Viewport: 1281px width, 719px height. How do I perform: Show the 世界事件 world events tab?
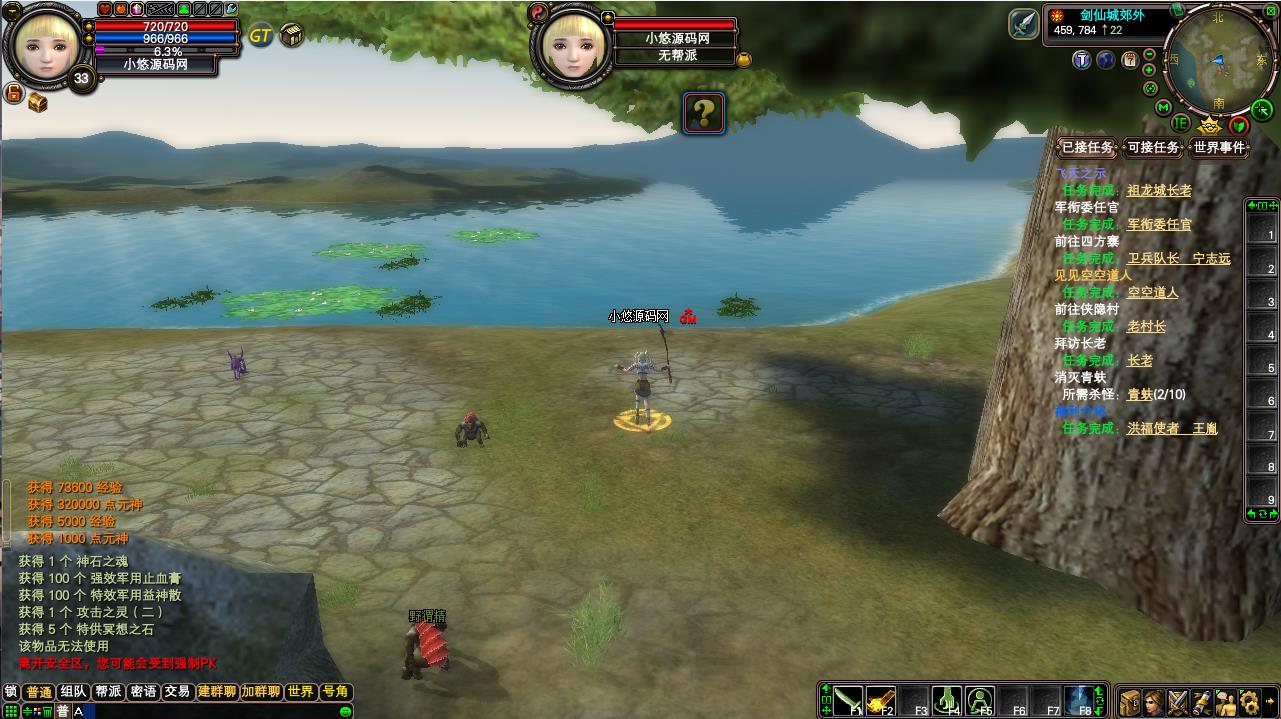pyautogui.click(x=1220, y=148)
